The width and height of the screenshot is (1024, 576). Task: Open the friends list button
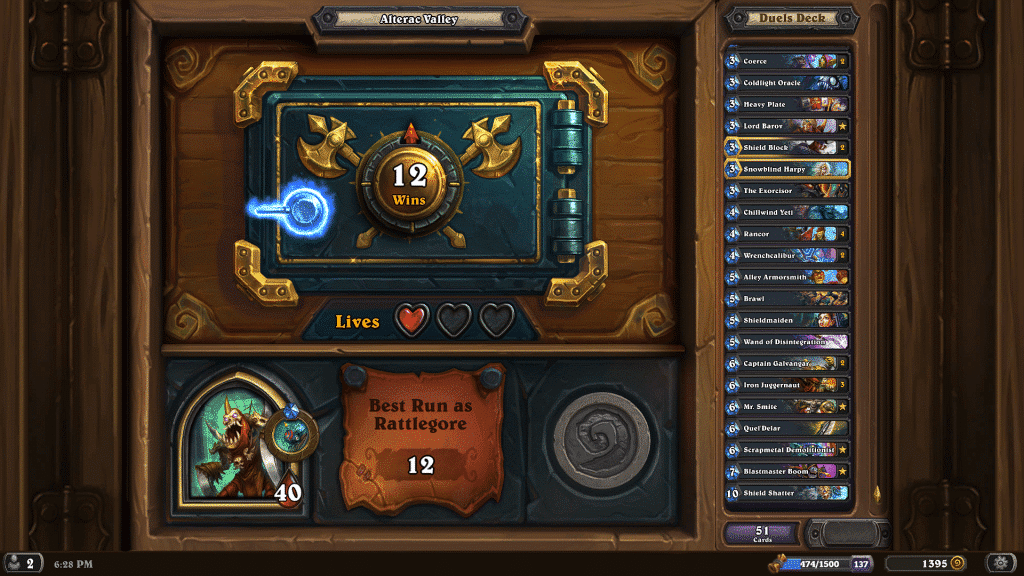pyautogui.click(x=23, y=563)
